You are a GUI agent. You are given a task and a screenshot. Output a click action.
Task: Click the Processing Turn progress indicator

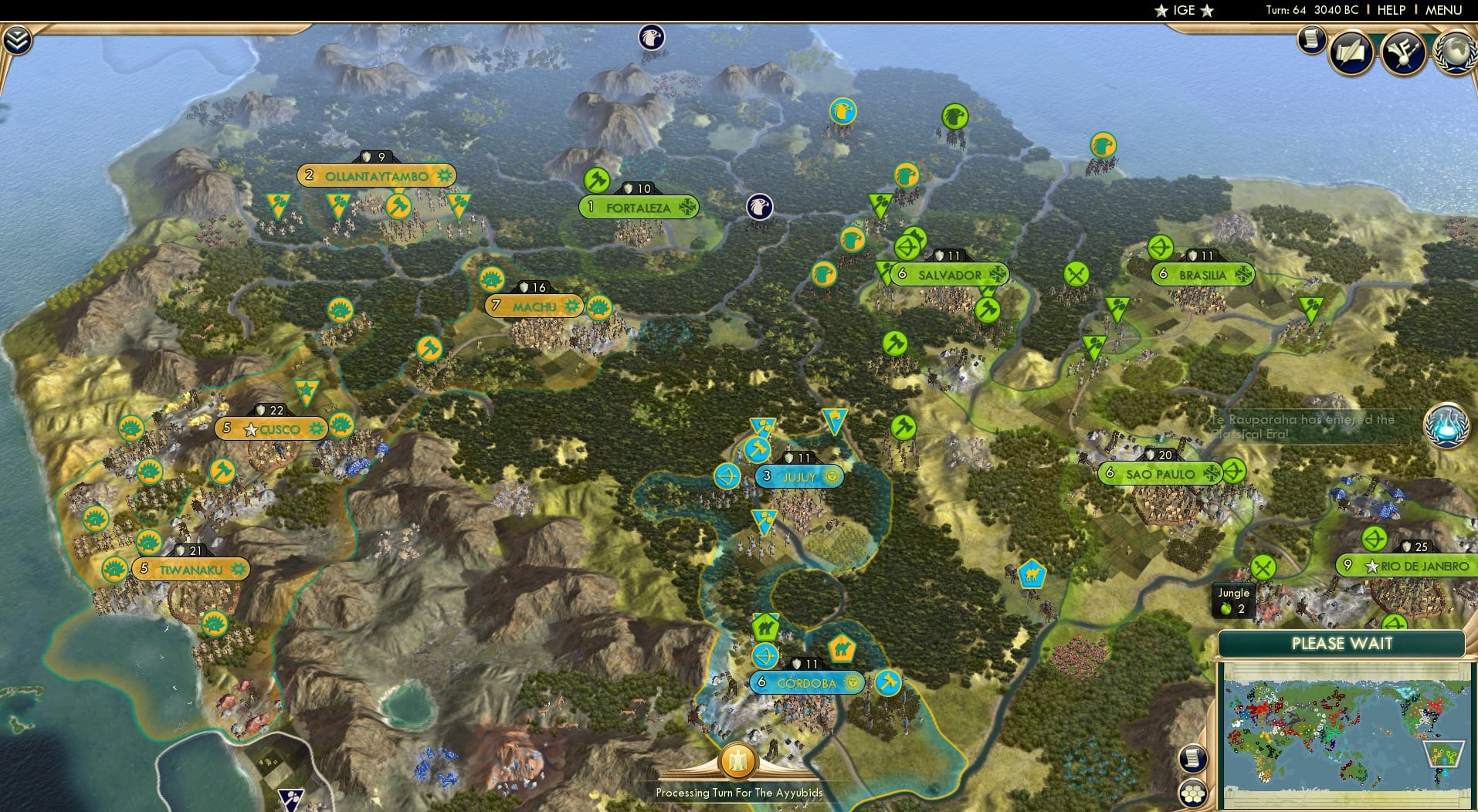tap(737, 761)
